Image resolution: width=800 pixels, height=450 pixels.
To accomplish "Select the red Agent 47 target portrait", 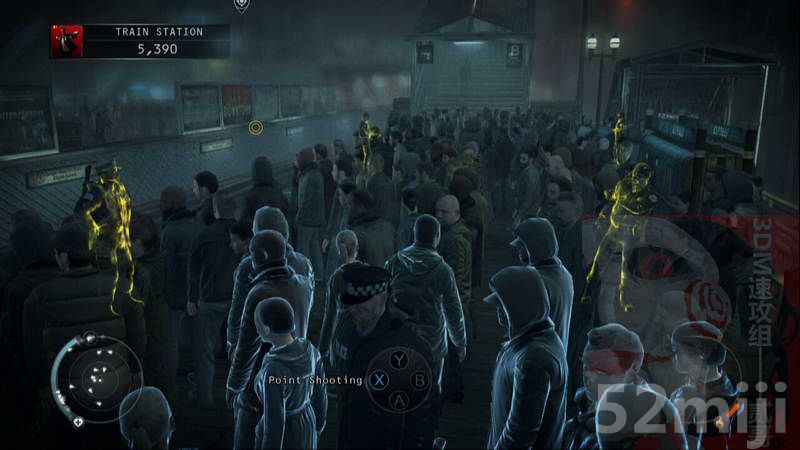I will [66, 40].
